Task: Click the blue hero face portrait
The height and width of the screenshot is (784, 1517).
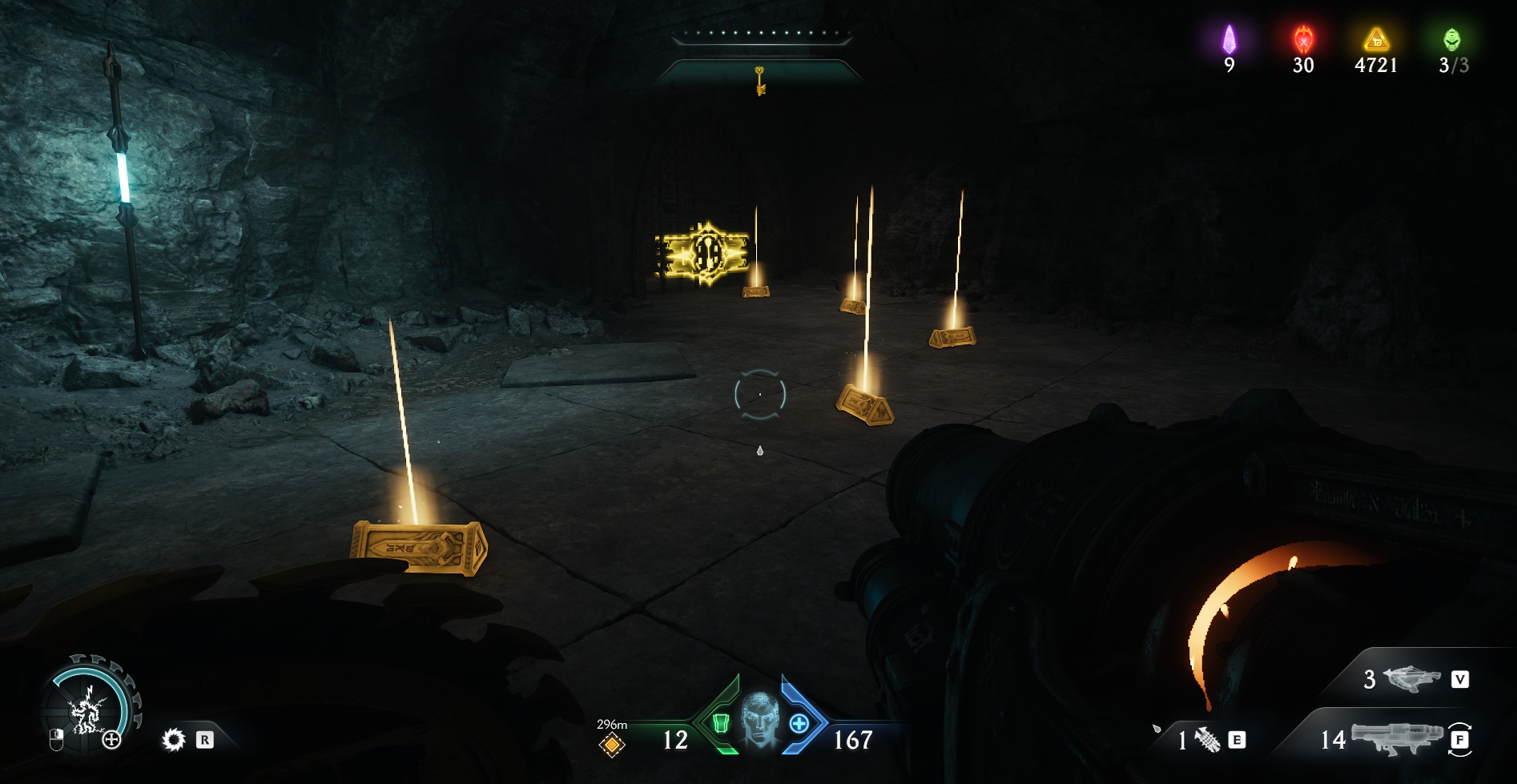Action: point(759,720)
